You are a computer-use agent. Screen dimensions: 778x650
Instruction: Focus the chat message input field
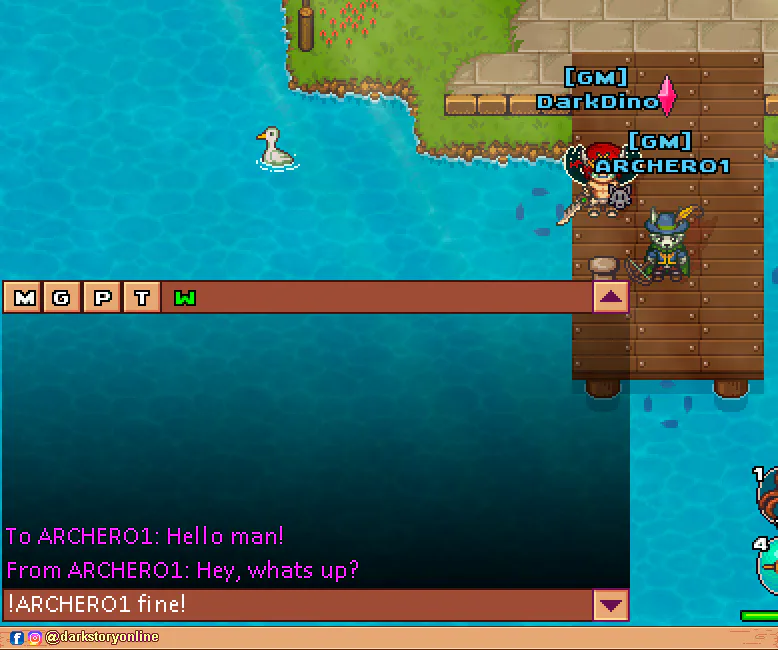point(298,604)
